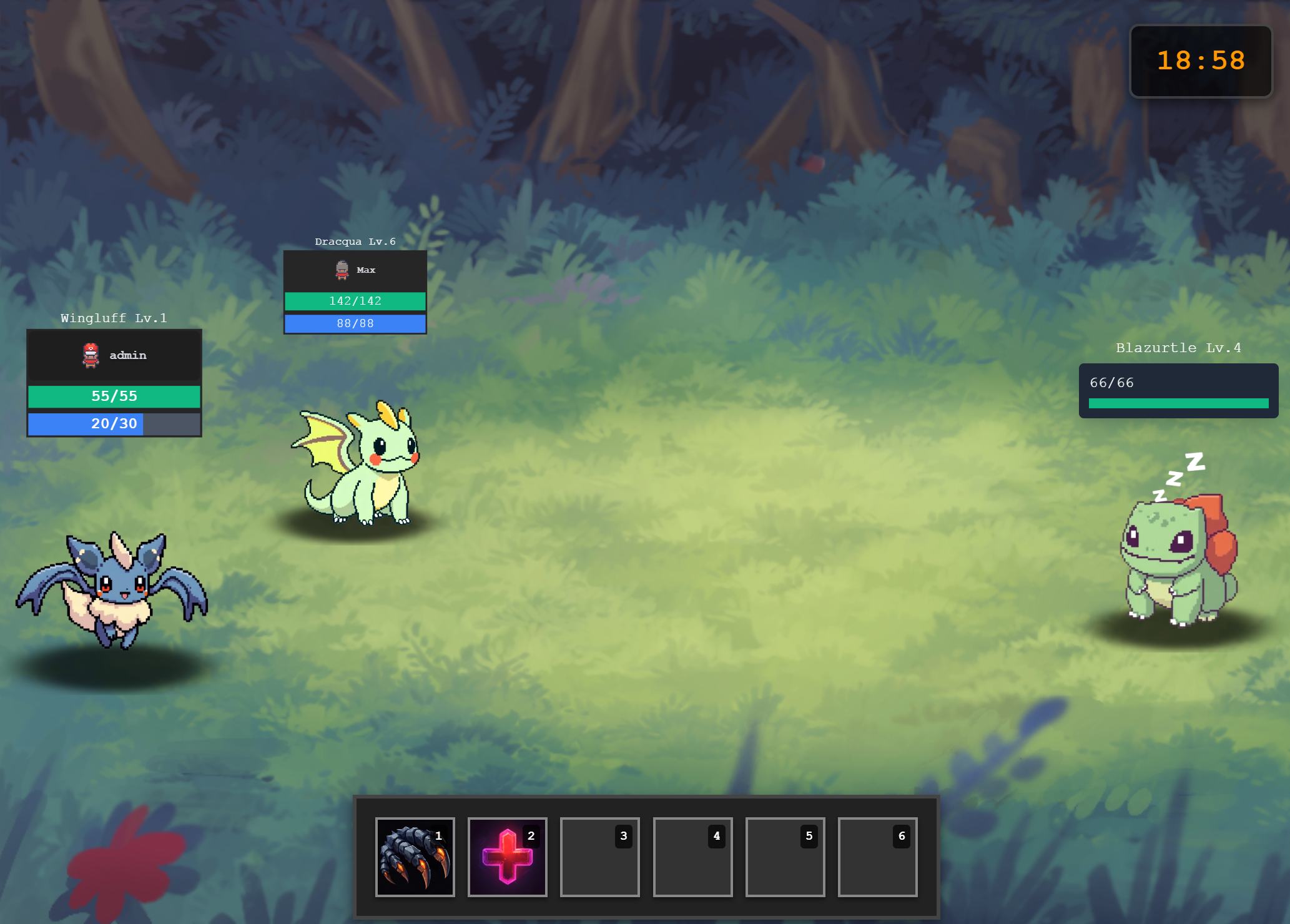Click the 18:58 match timer
The image size is (1290, 924).
(1200, 60)
